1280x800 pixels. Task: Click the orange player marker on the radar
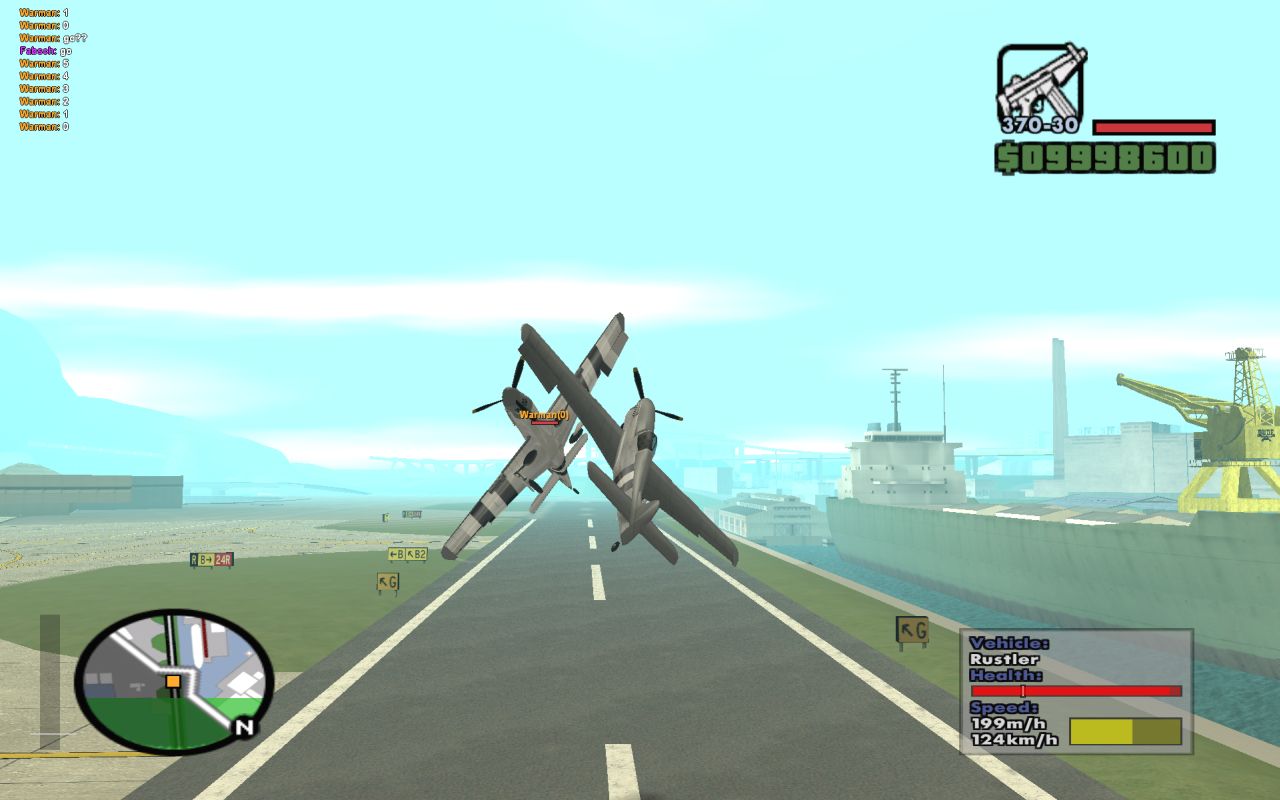[x=173, y=681]
